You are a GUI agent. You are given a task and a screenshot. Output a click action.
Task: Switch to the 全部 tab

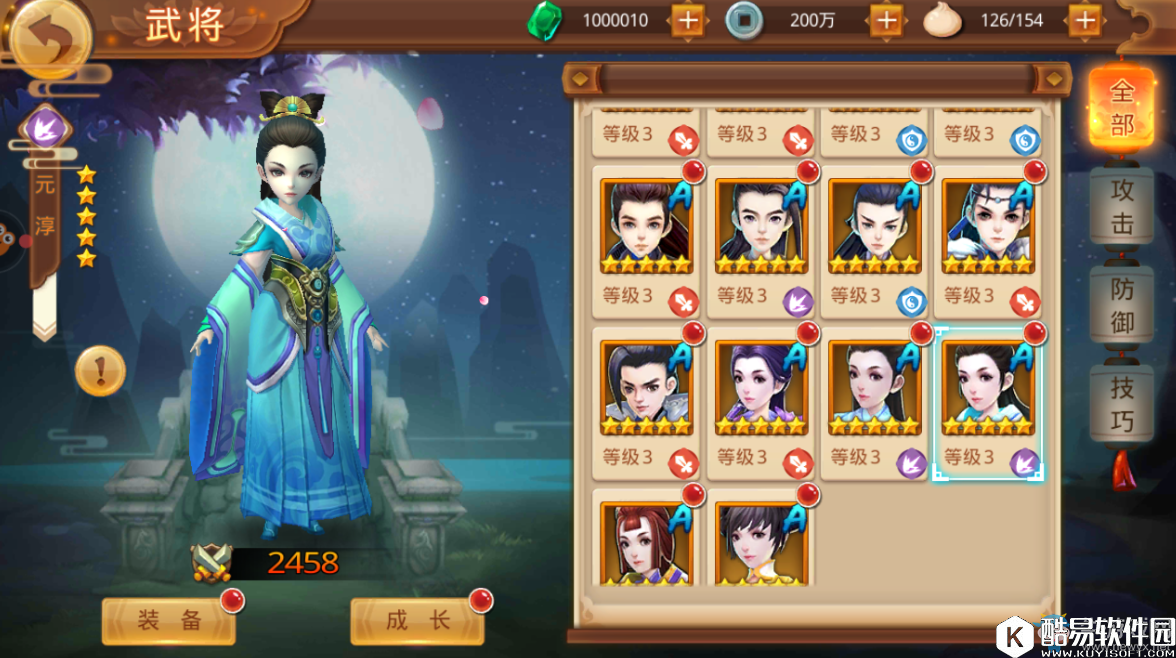pyautogui.click(x=1121, y=108)
